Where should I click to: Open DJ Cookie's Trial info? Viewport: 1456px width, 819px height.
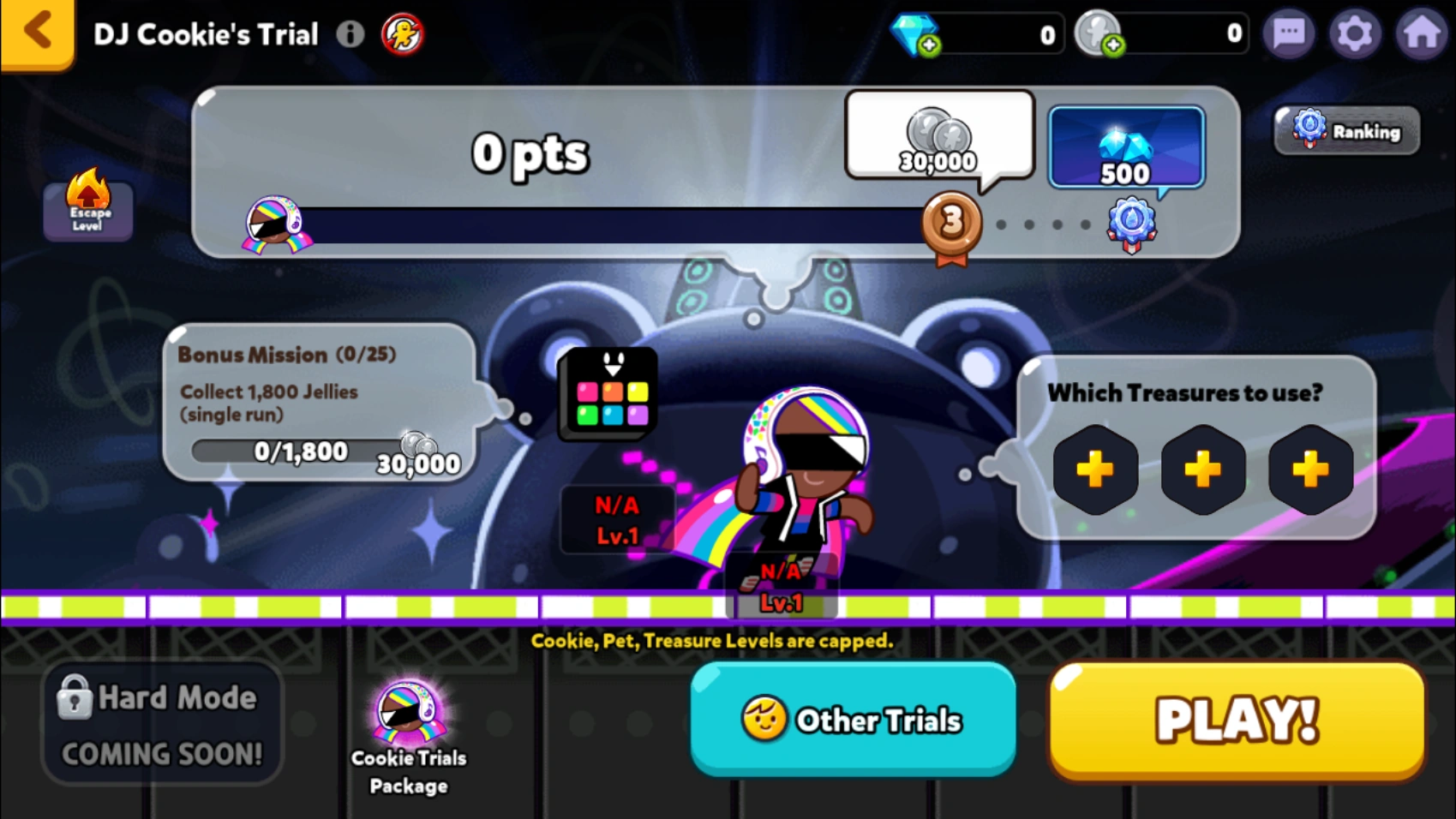tap(351, 34)
